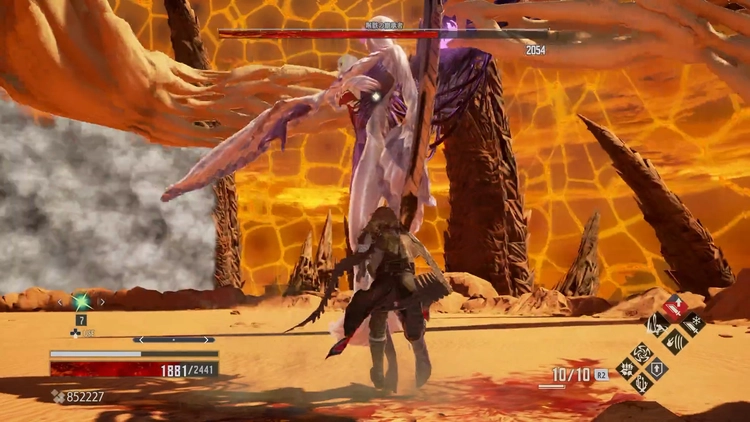Image resolution: width=750 pixels, height=422 pixels.
Task: Activate the red sword-up buff gift
Action: pos(675,306)
